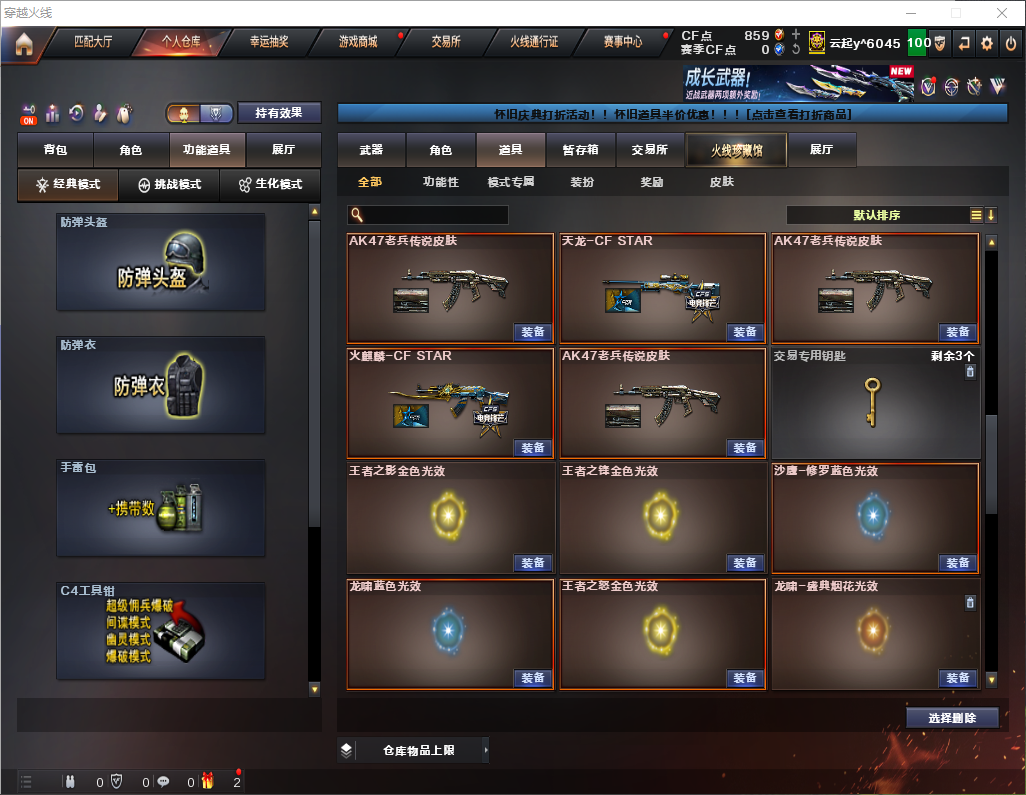Choose the 手雷包 grenade pack item
Screen dimensions: 1026x795
[x=161, y=508]
